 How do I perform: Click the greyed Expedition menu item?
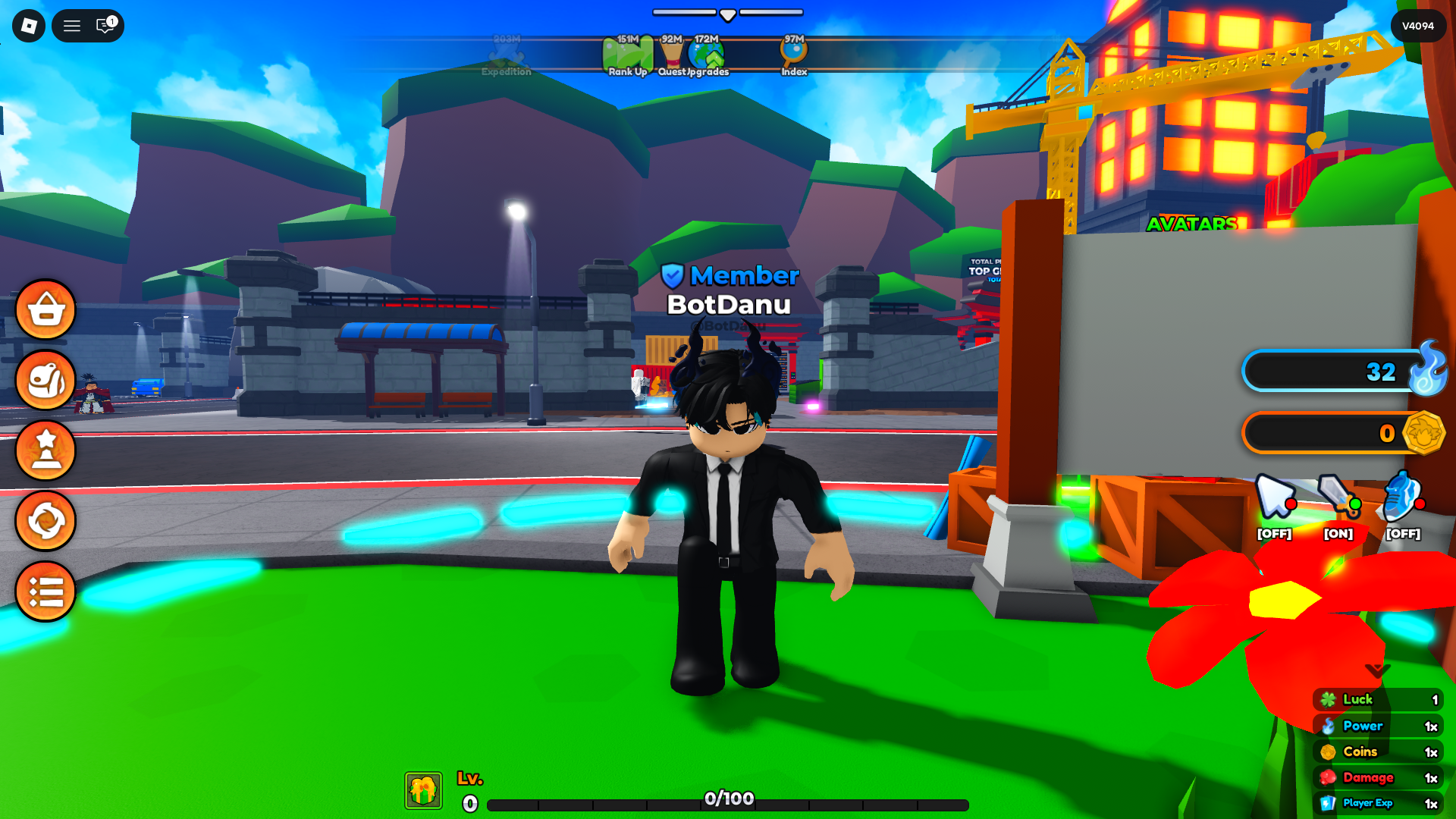[506, 57]
